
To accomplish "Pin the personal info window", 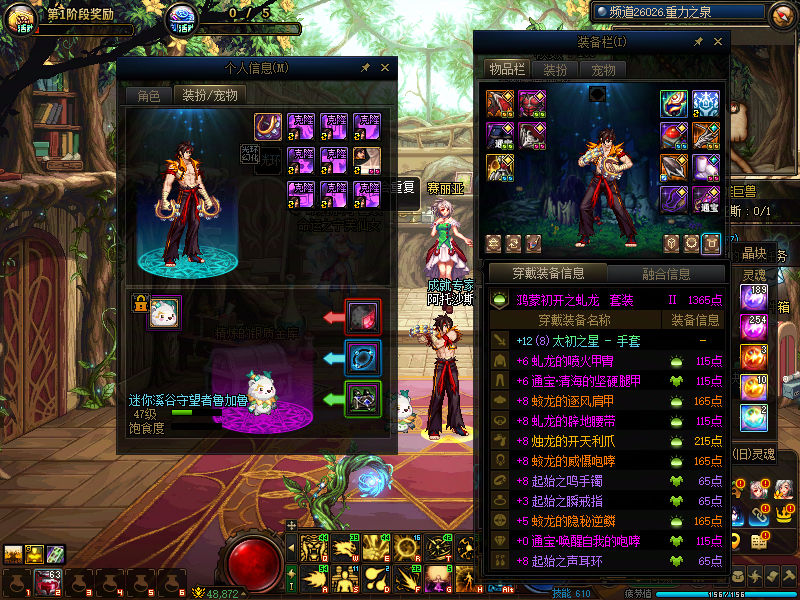I will point(366,68).
